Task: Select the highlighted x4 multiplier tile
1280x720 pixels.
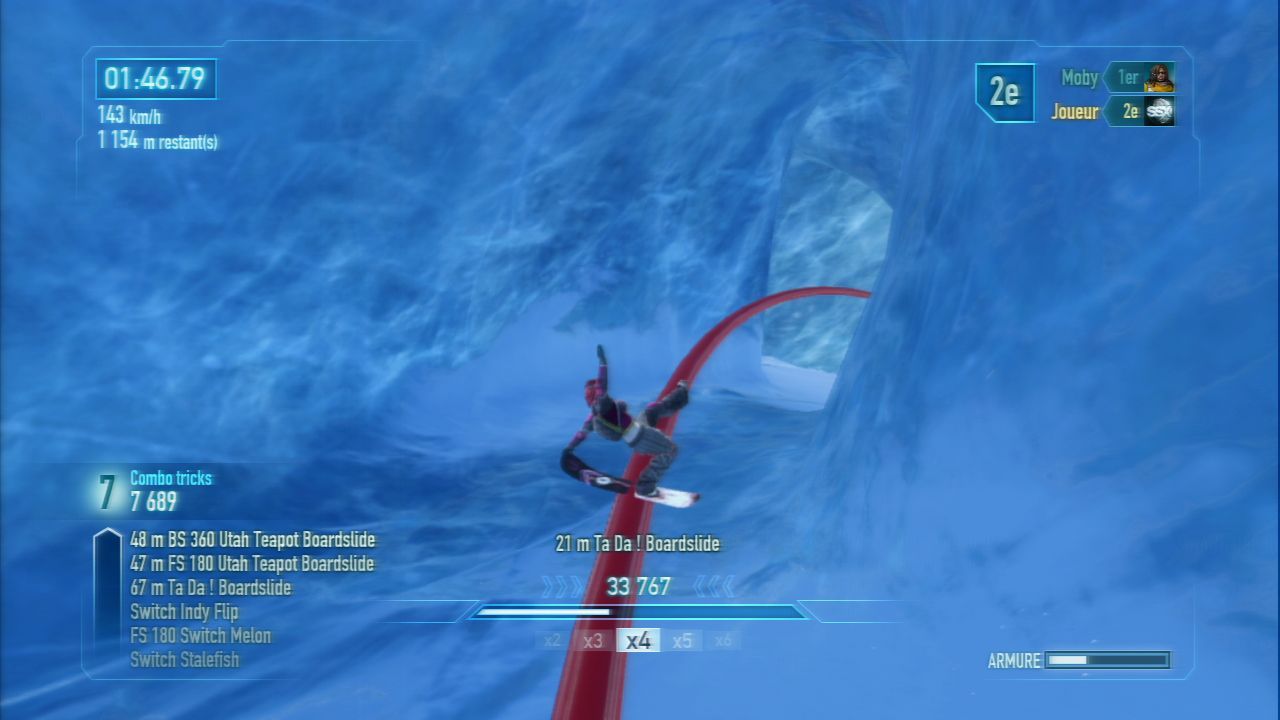Action: [638, 641]
